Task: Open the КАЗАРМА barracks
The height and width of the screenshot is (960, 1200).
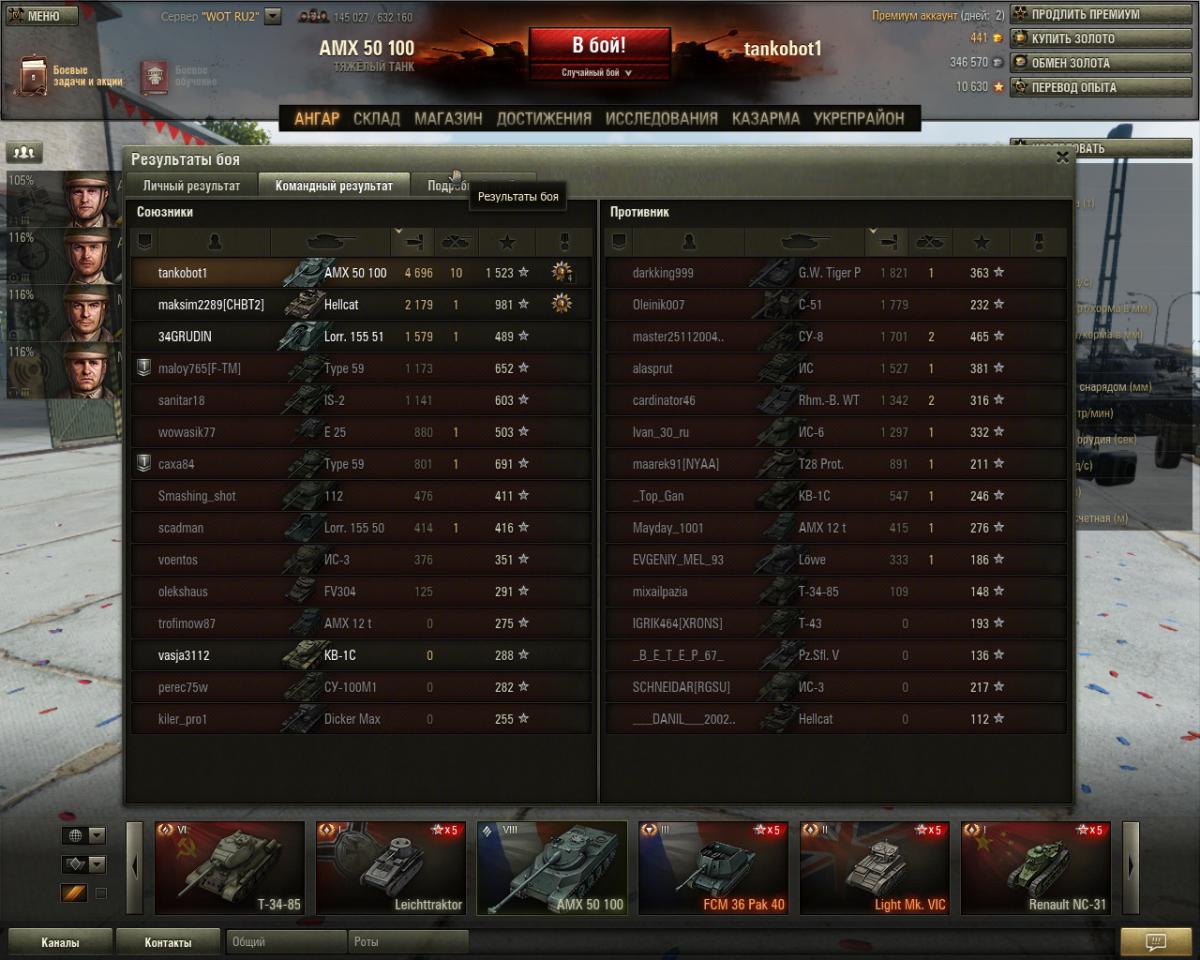Action: (x=765, y=118)
